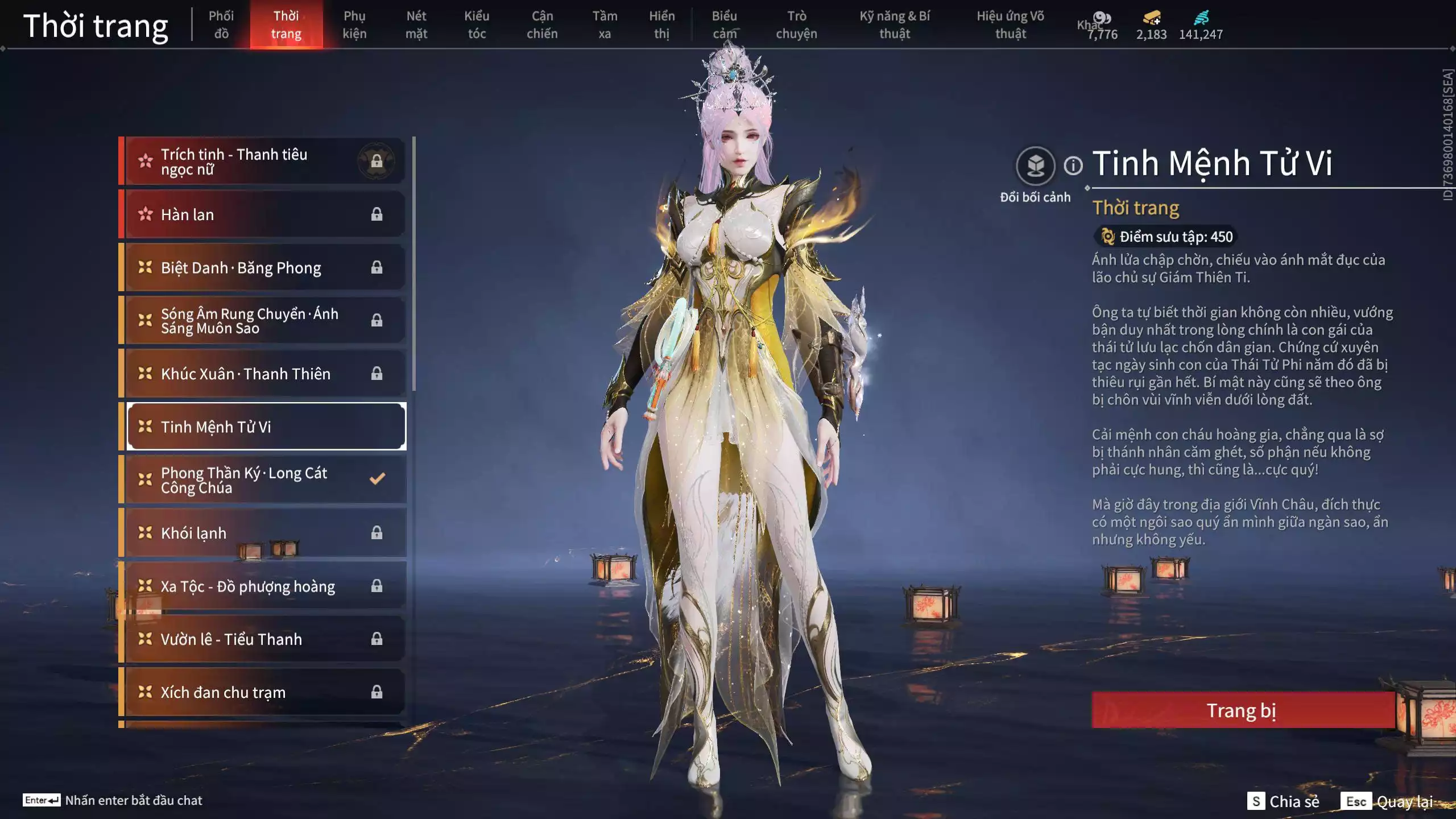This screenshot has width=1456, height=819.
Task: Open the info icon beside outfit title
Action: [1073, 166]
